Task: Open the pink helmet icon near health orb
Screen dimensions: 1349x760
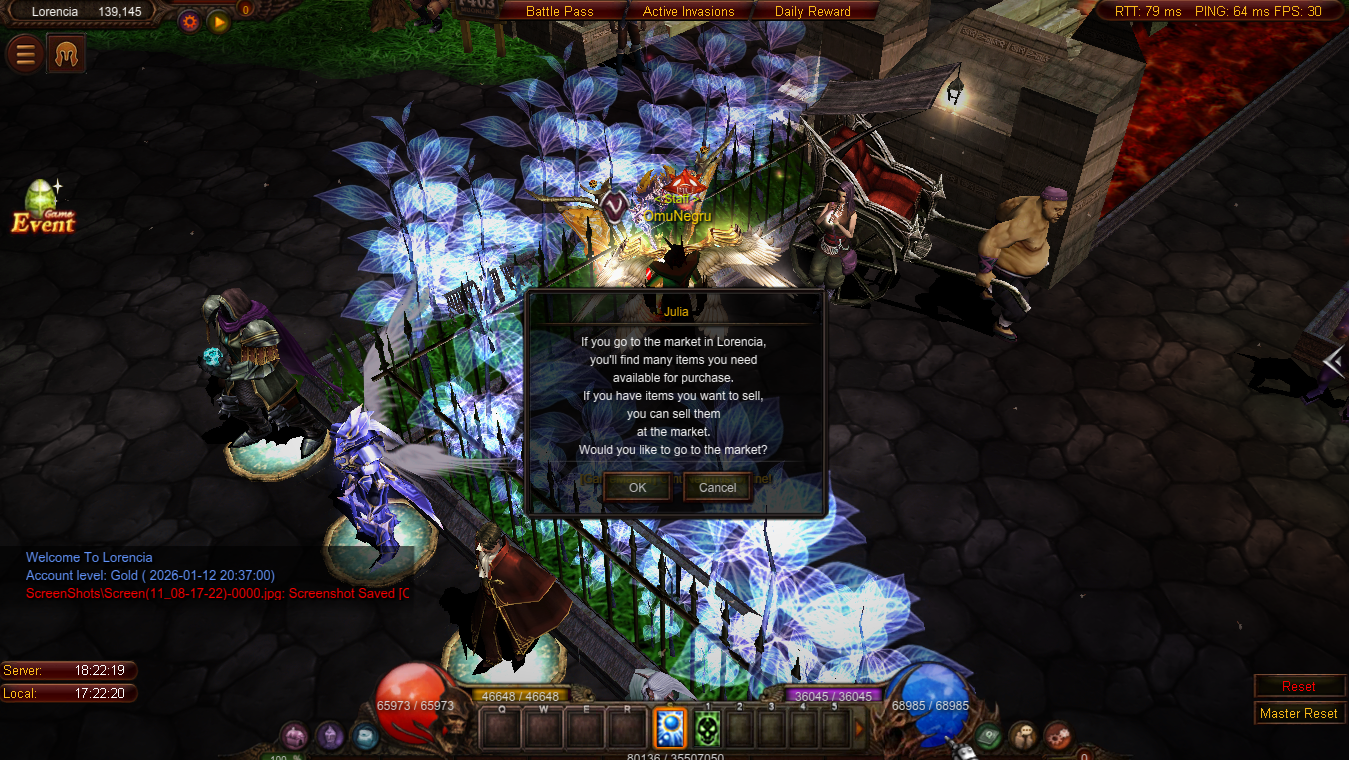Action: pyautogui.click(x=294, y=736)
